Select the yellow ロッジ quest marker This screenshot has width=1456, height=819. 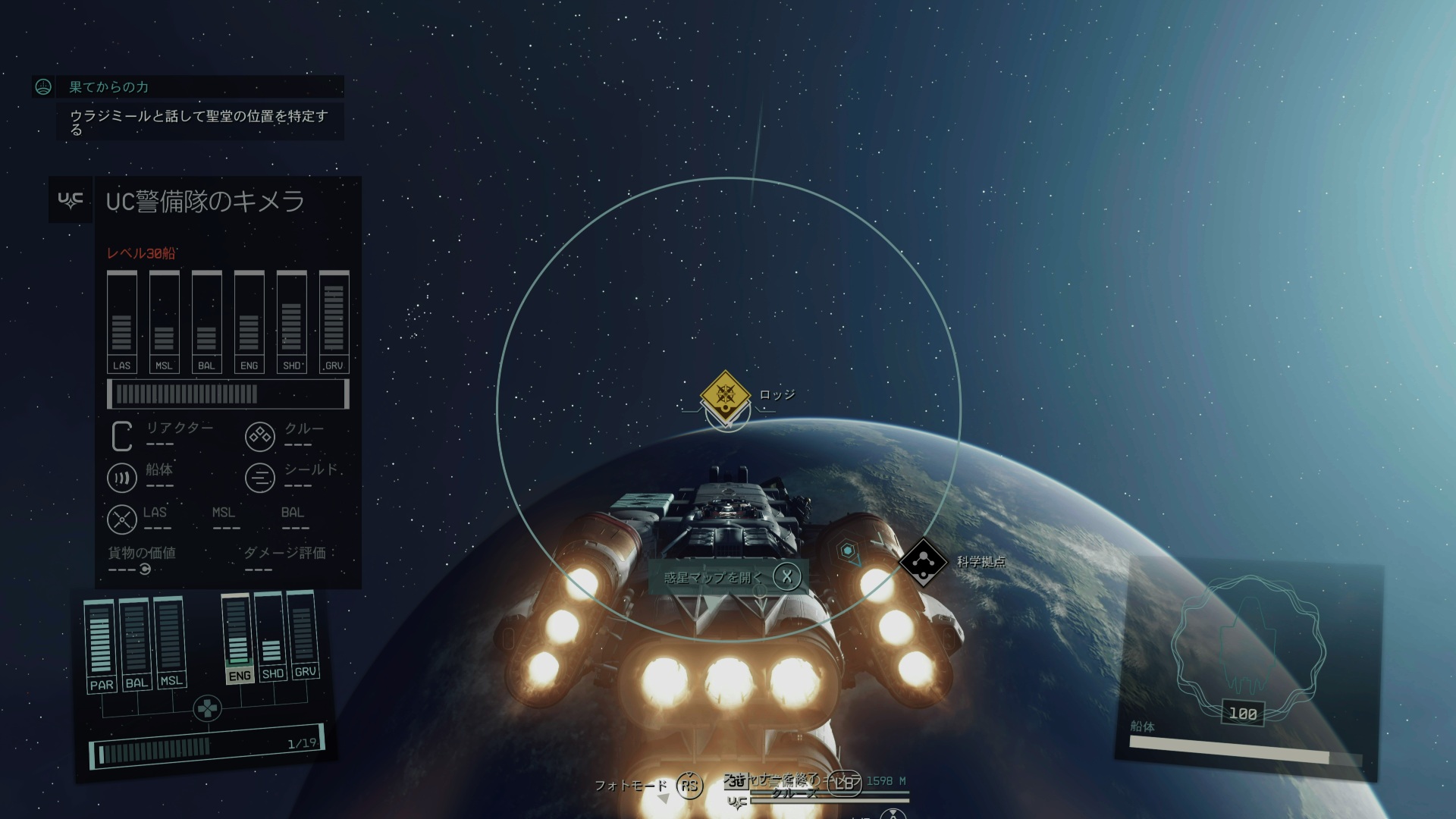click(x=726, y=394)
